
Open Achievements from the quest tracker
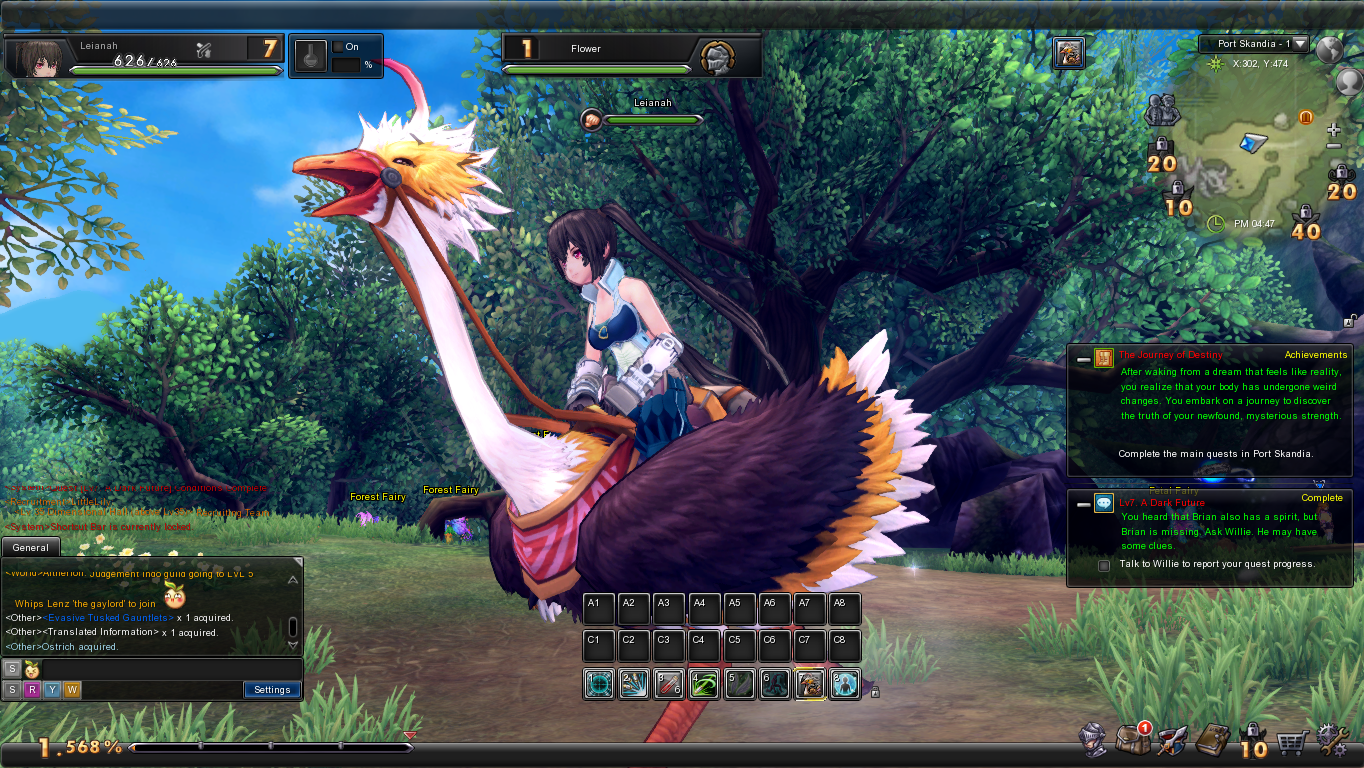1315,355
